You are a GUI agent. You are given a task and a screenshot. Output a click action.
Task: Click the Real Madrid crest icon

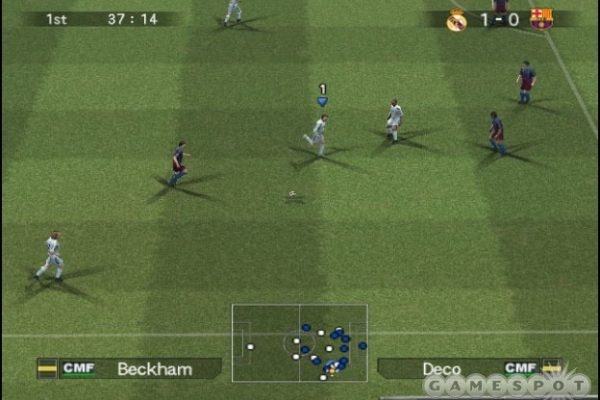point(456,20)
